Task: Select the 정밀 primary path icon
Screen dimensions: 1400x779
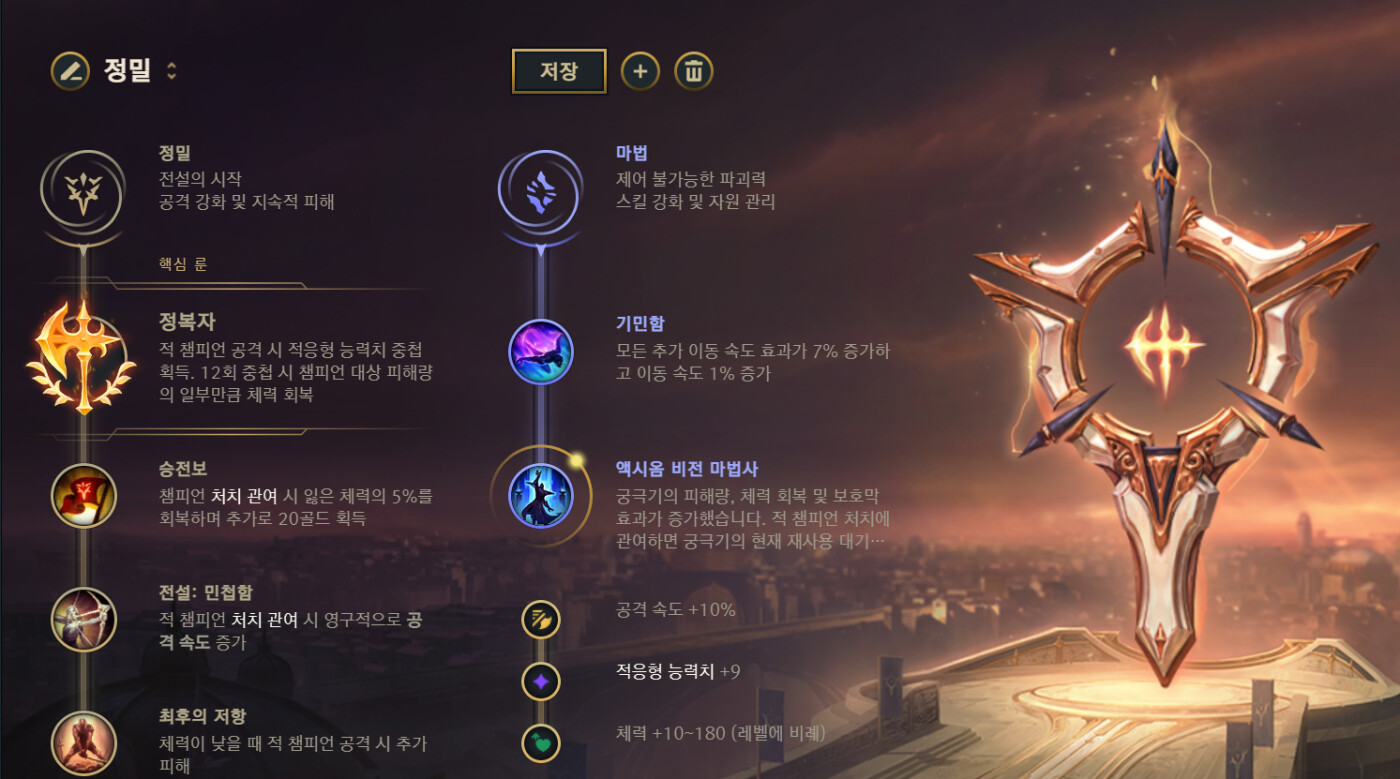Action: (x=82, y=189)
